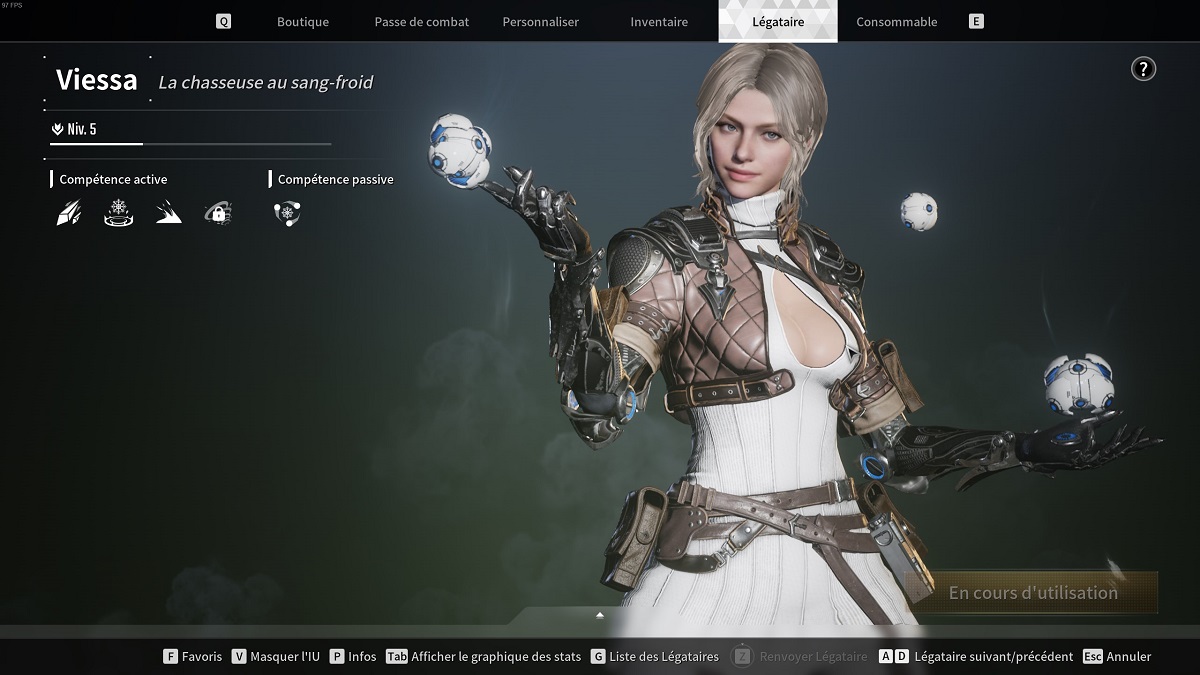Select the snowflake ring active skill icon
Viewport: 1200px width, 675px height.
click(118, 213)
